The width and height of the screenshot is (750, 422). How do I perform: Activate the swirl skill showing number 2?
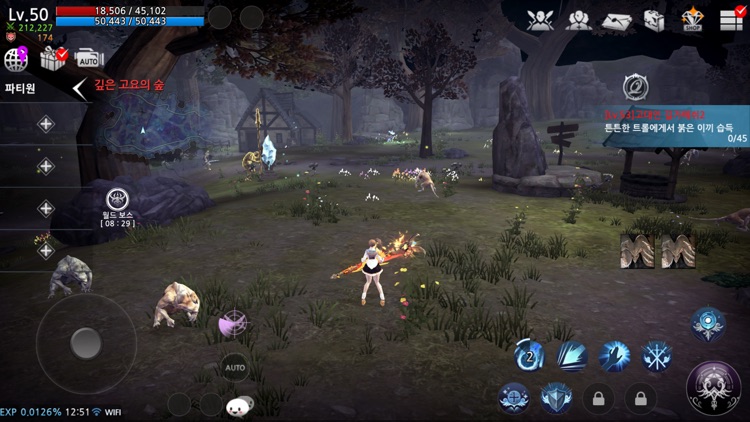pos(529,355)
